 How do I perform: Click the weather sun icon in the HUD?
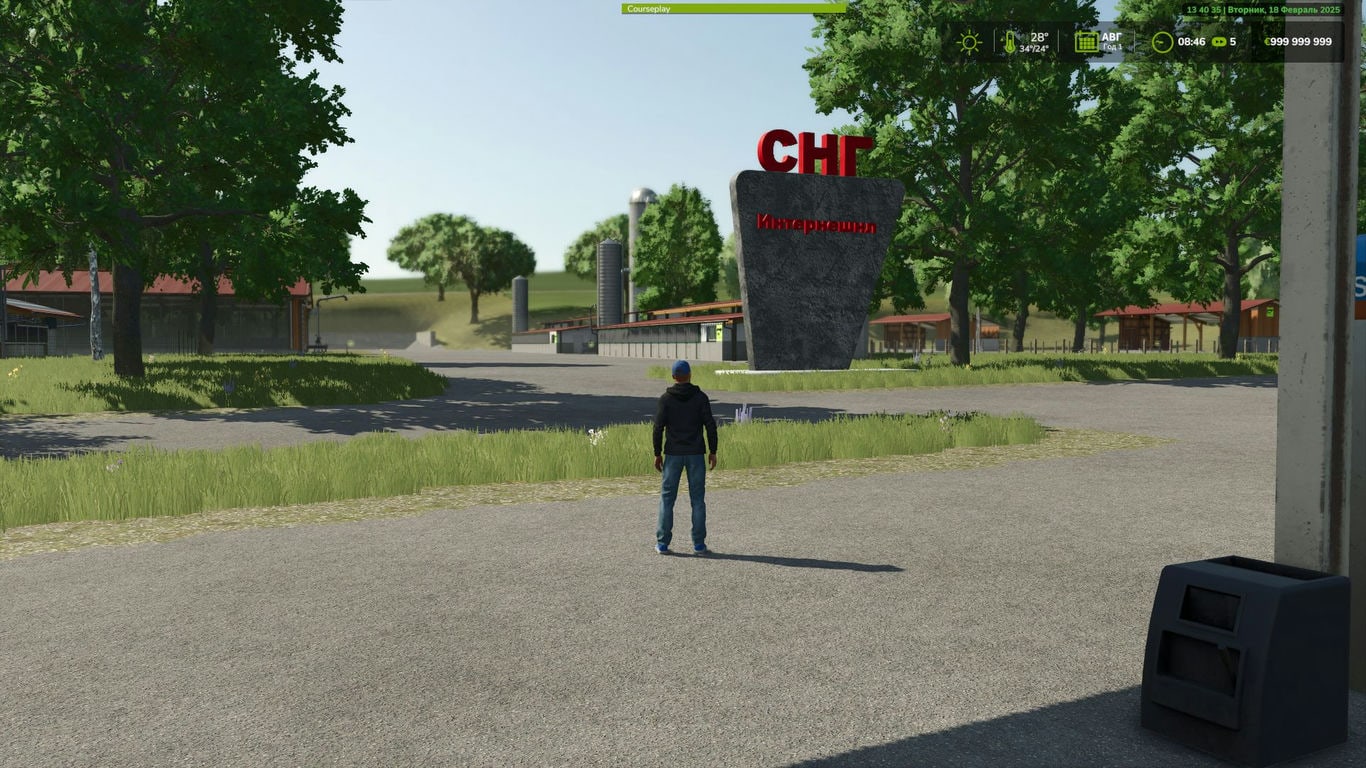(969, 41)
